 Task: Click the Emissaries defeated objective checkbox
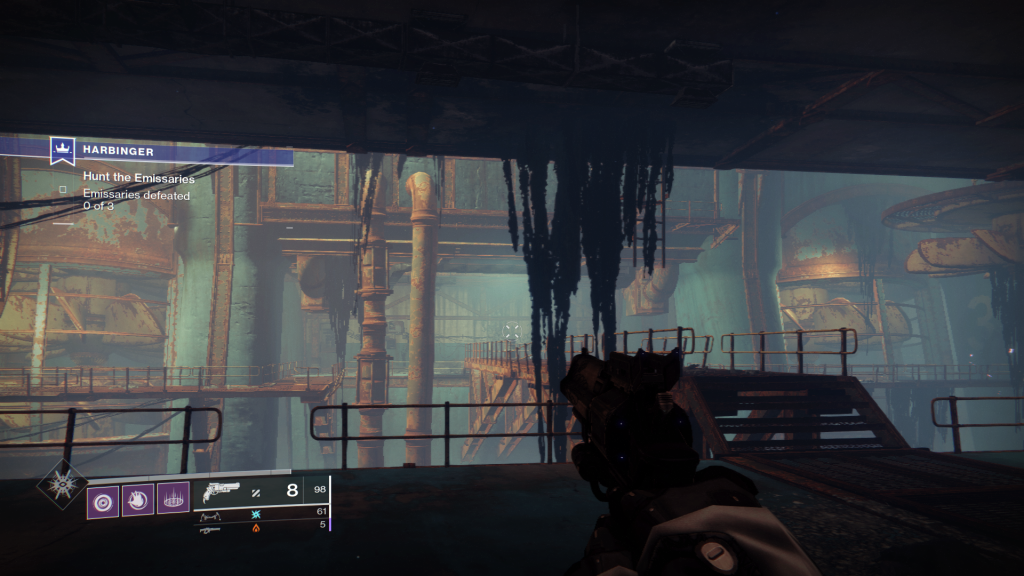click(63, 188)
